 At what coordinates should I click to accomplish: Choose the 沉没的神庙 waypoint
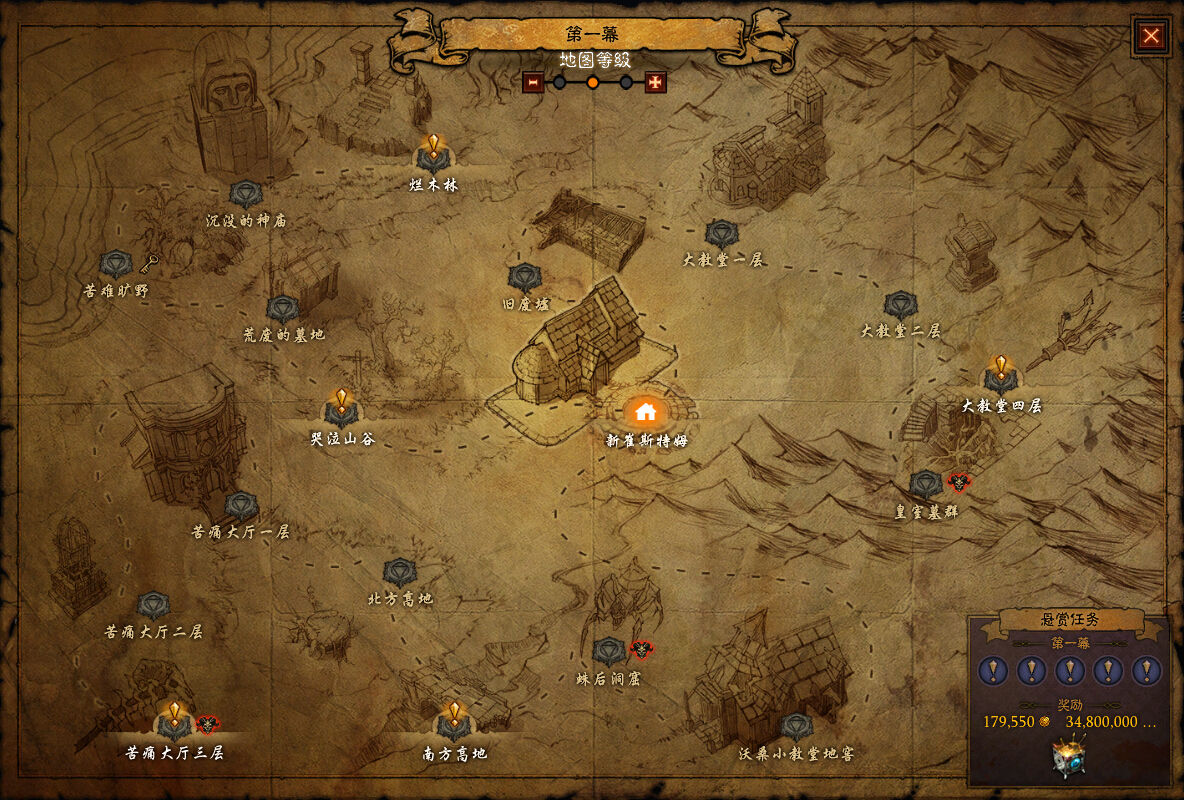point(246,194)
